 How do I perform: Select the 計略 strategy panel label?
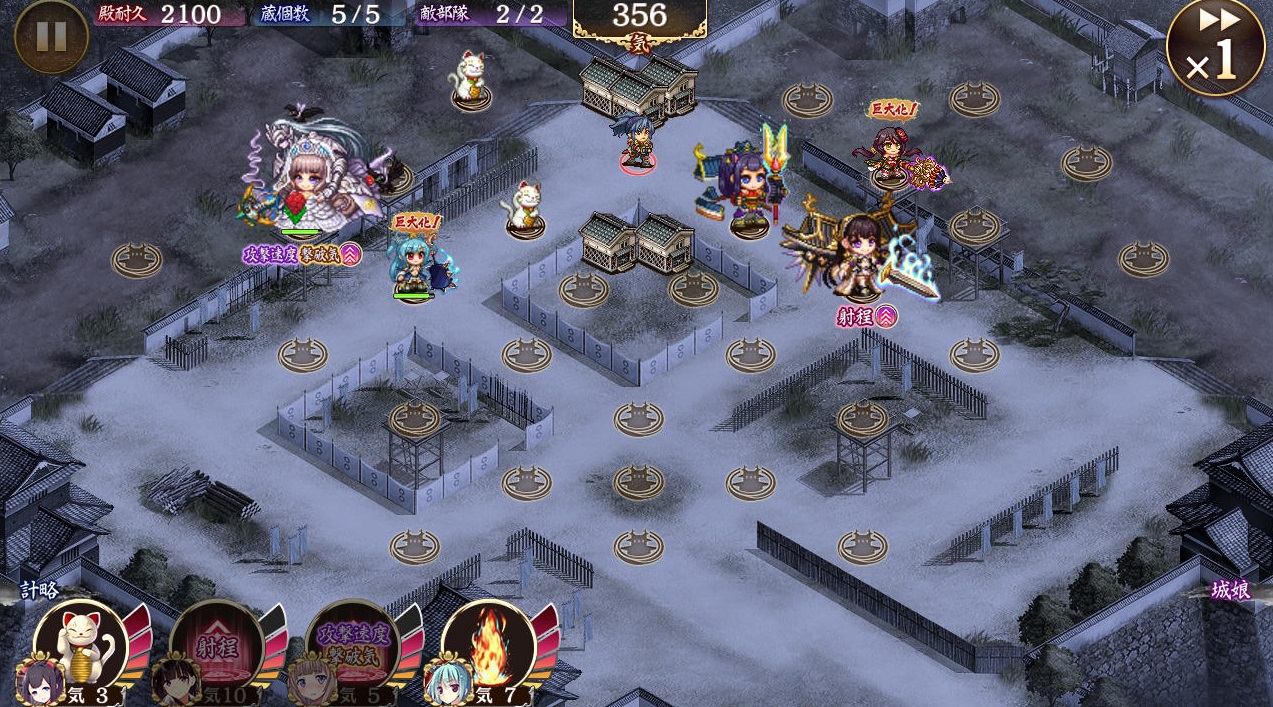pyautogui.click(x=40, y=590)
